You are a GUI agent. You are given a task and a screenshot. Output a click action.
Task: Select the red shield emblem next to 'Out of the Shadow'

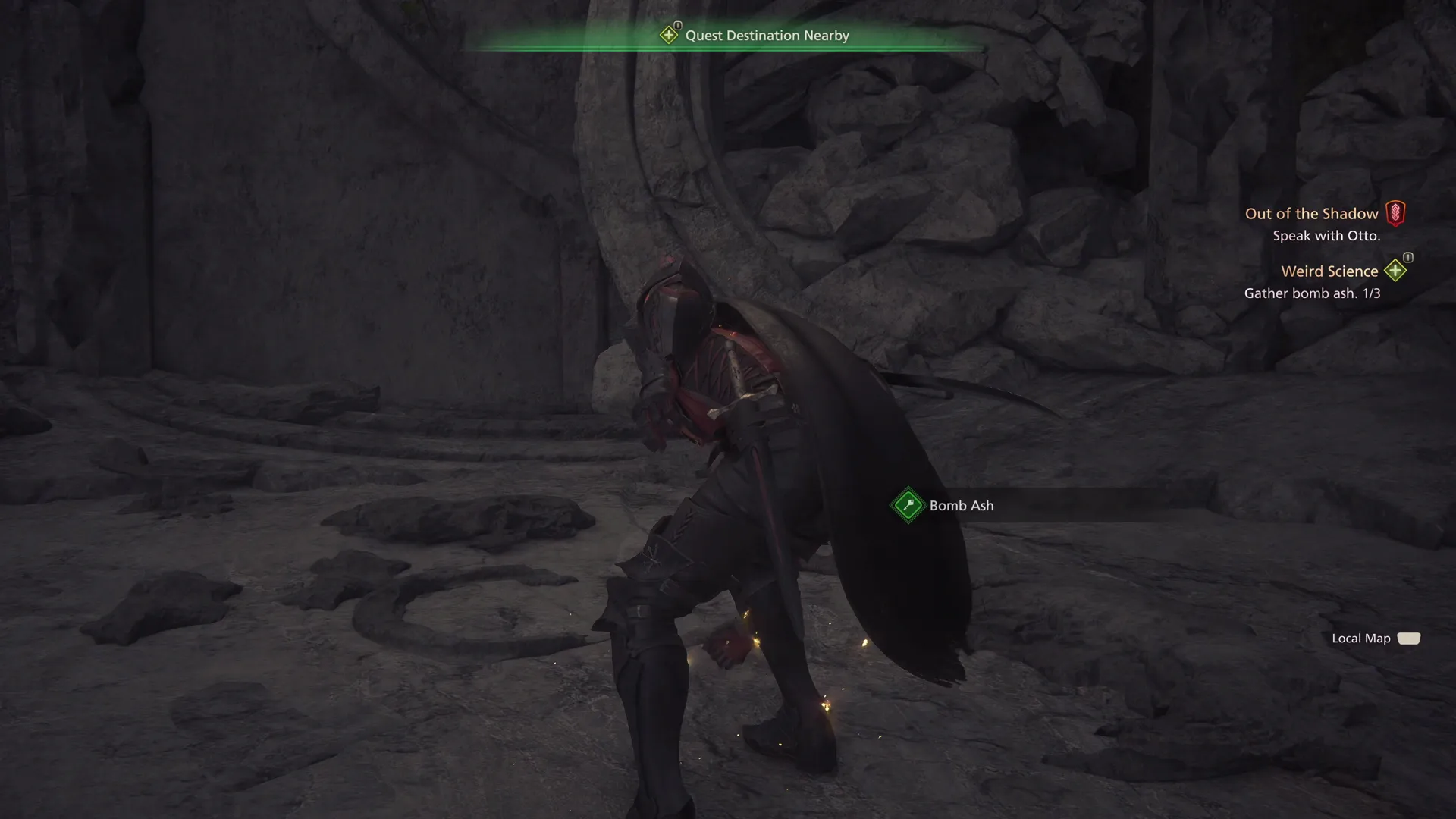tap(1395, 213)
